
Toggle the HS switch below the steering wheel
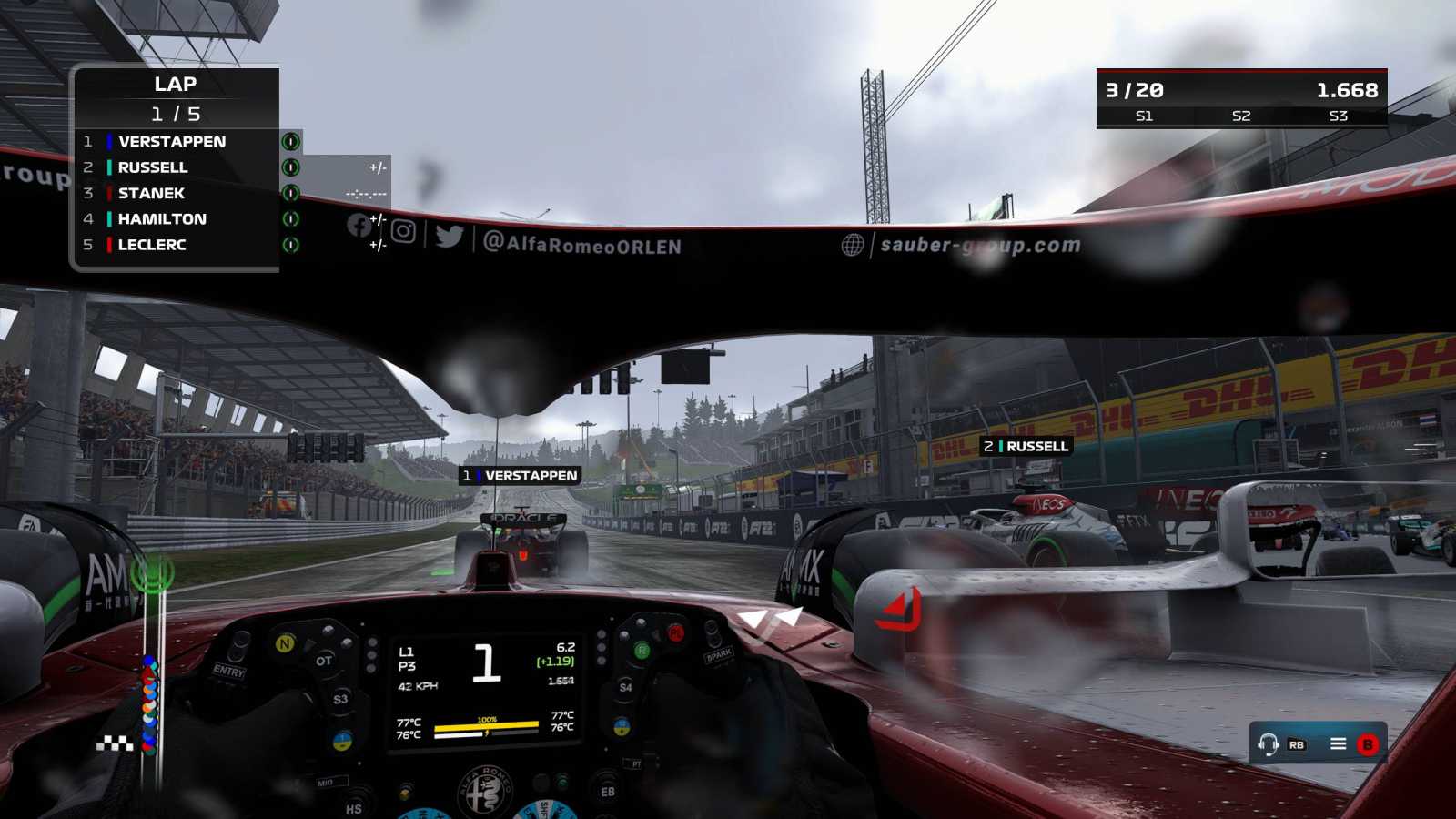[353, 807]
